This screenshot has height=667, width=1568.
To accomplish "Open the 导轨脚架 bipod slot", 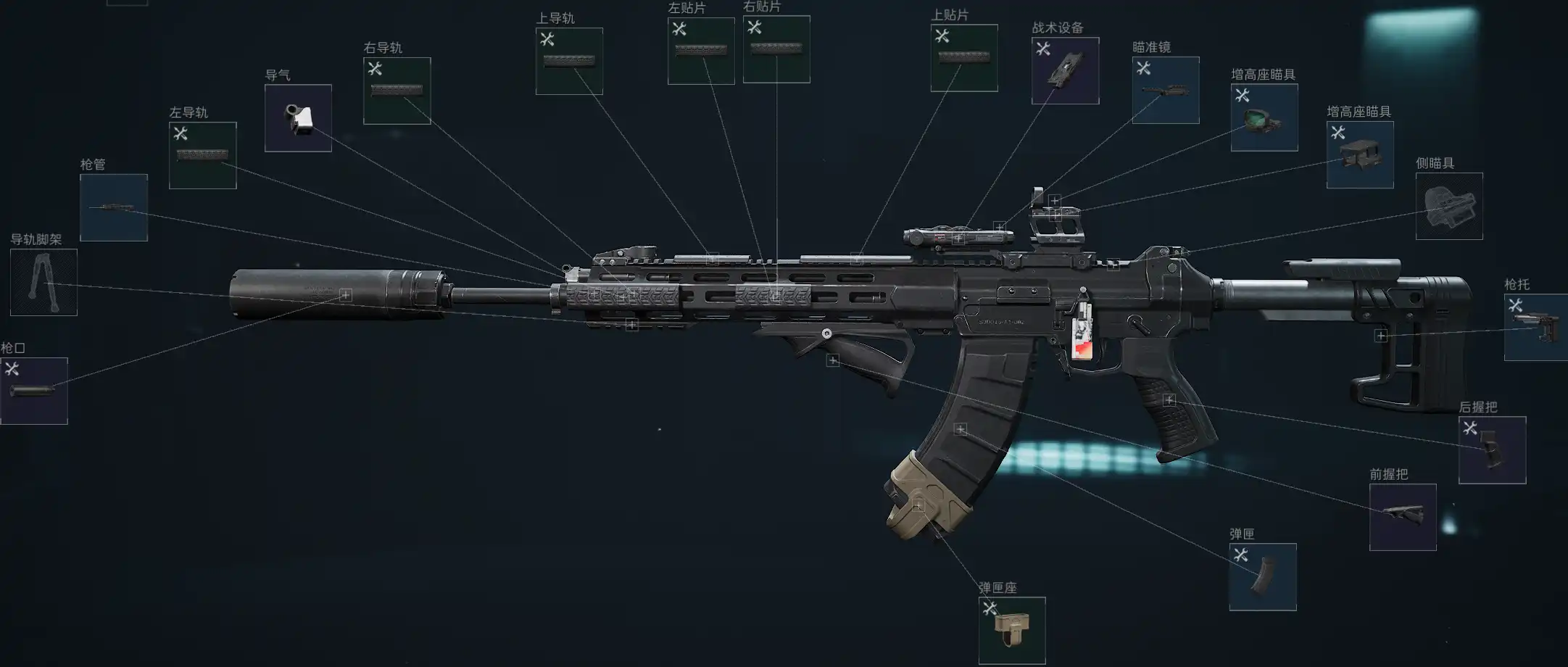I will [43, 282].
